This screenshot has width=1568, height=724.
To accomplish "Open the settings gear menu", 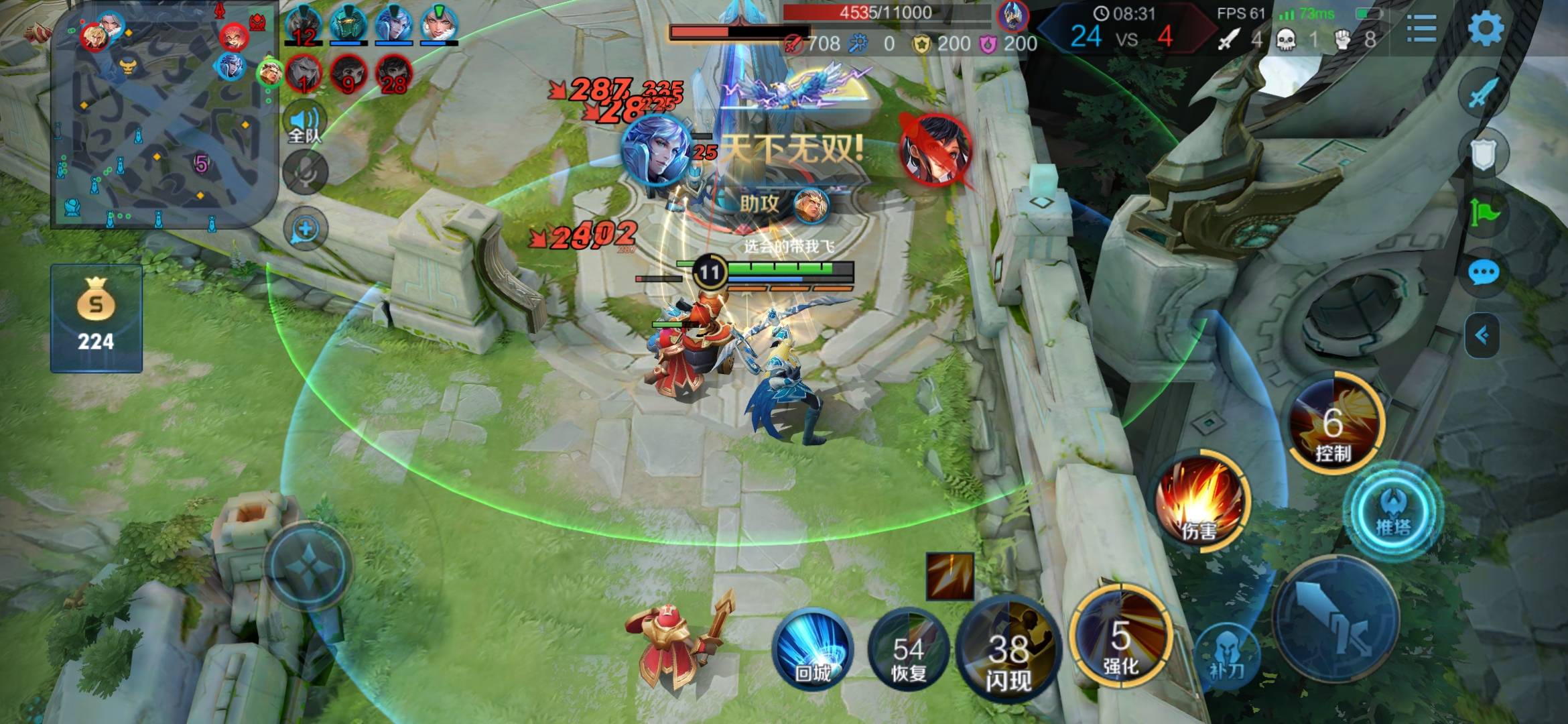I will coord(1485,28).
